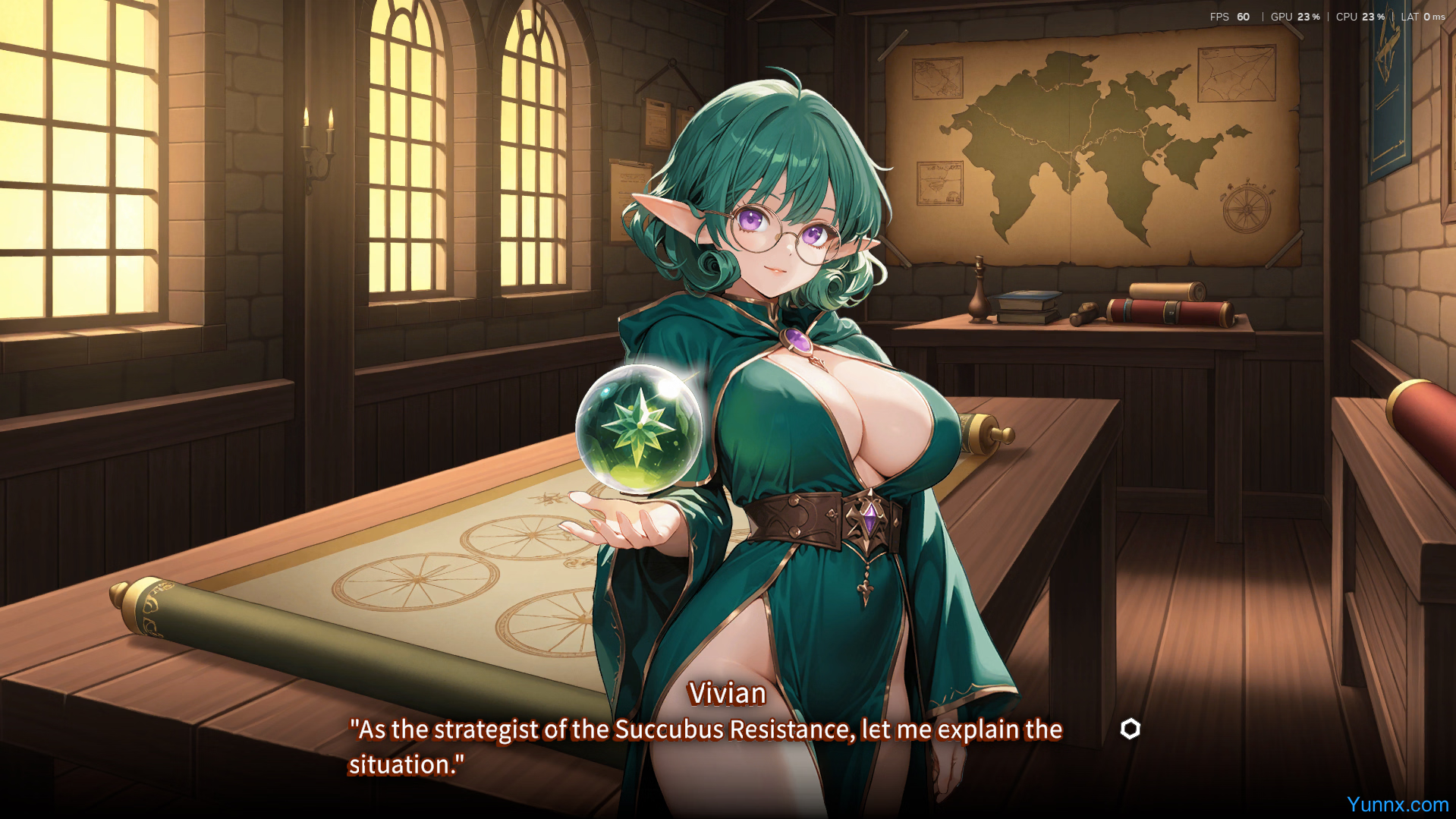Click the hexagon continue indicator beside the dialogue
Image resolution: width=1456 pixels, height=819 pixels.
point(1130,729)
